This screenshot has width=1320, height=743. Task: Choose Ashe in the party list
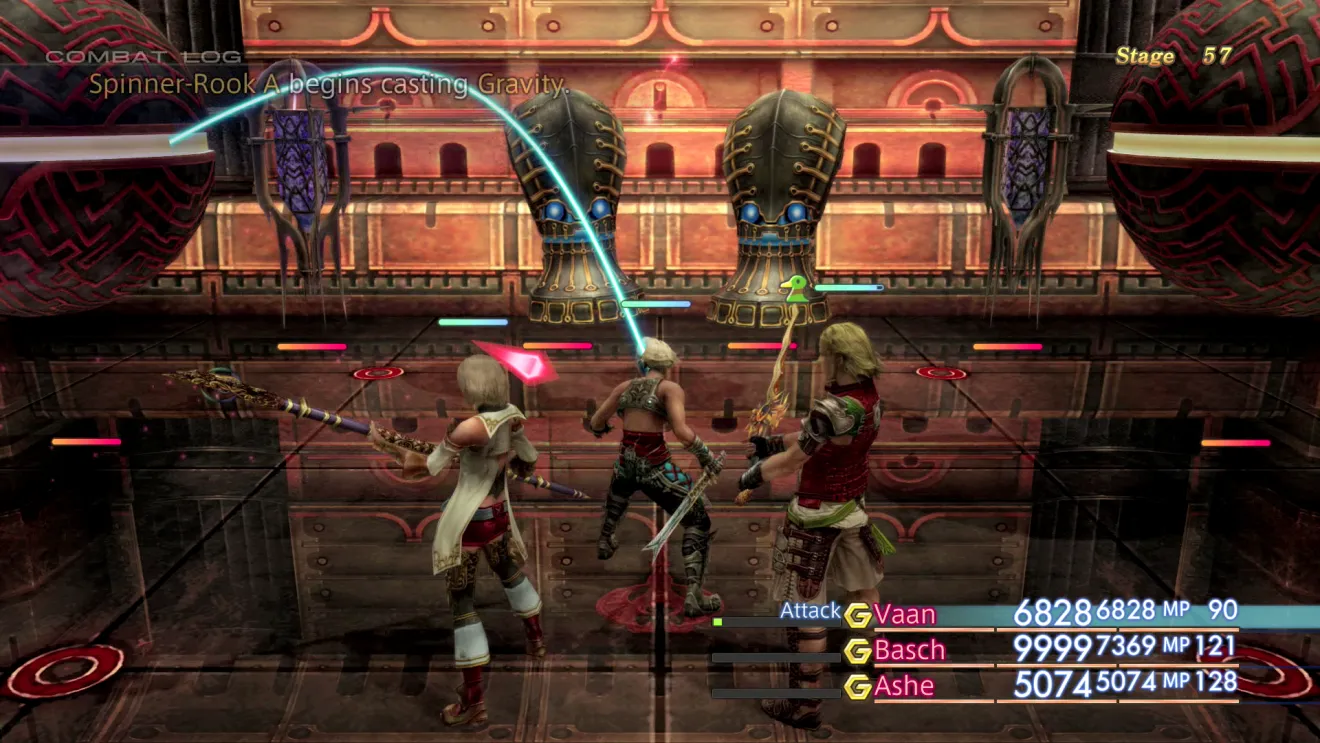coord(904,686)
